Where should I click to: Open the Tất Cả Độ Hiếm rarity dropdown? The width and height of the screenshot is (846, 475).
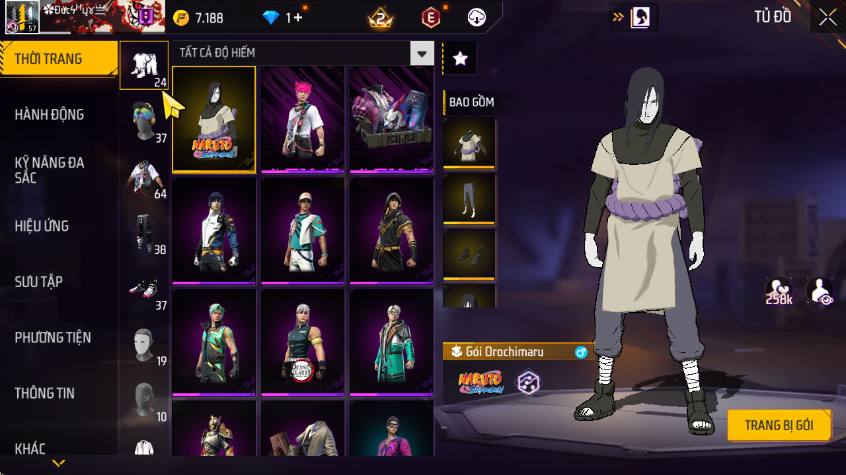tap(422, 53)
